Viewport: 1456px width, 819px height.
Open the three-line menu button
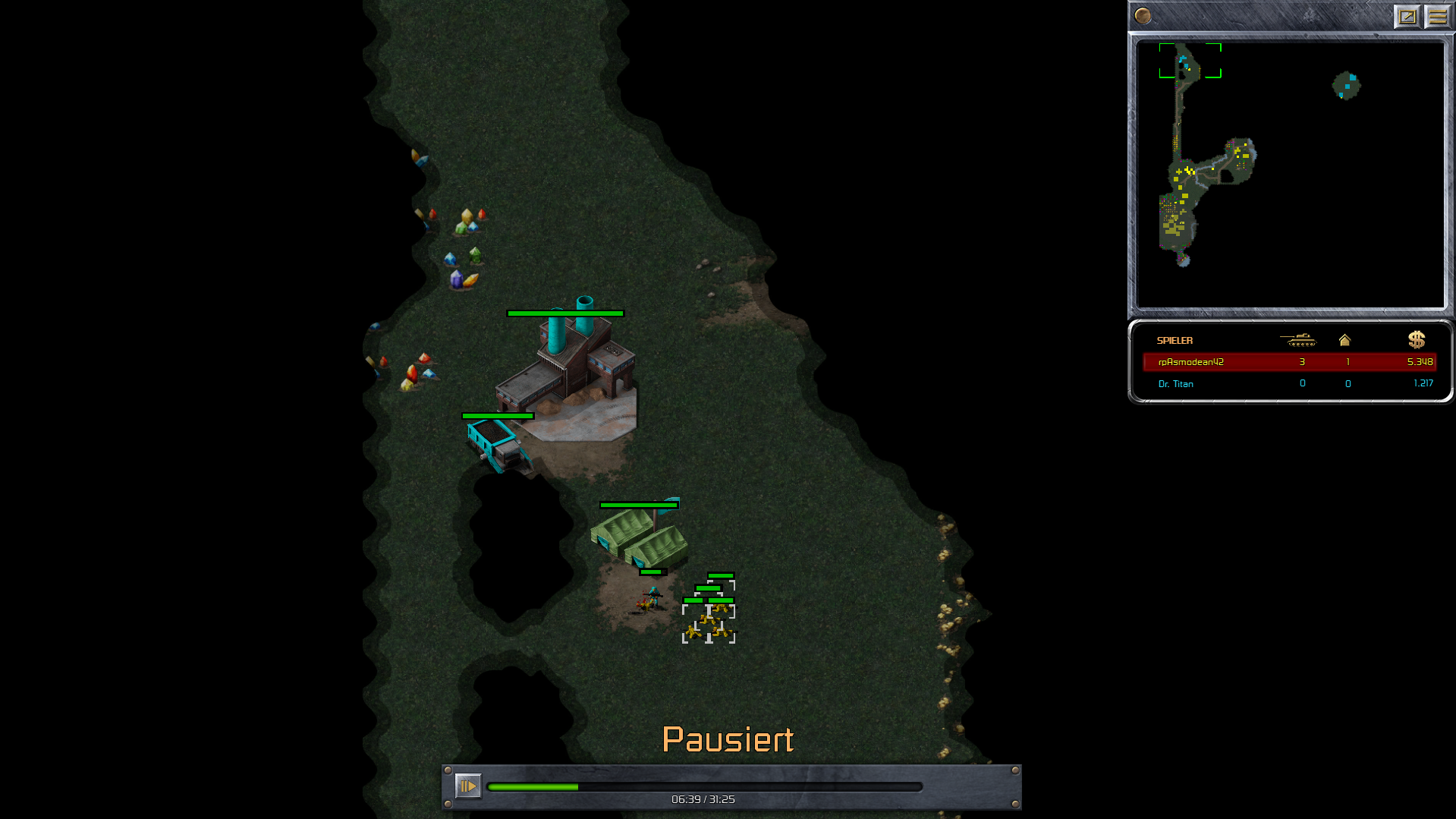(x=1437, y=16)
